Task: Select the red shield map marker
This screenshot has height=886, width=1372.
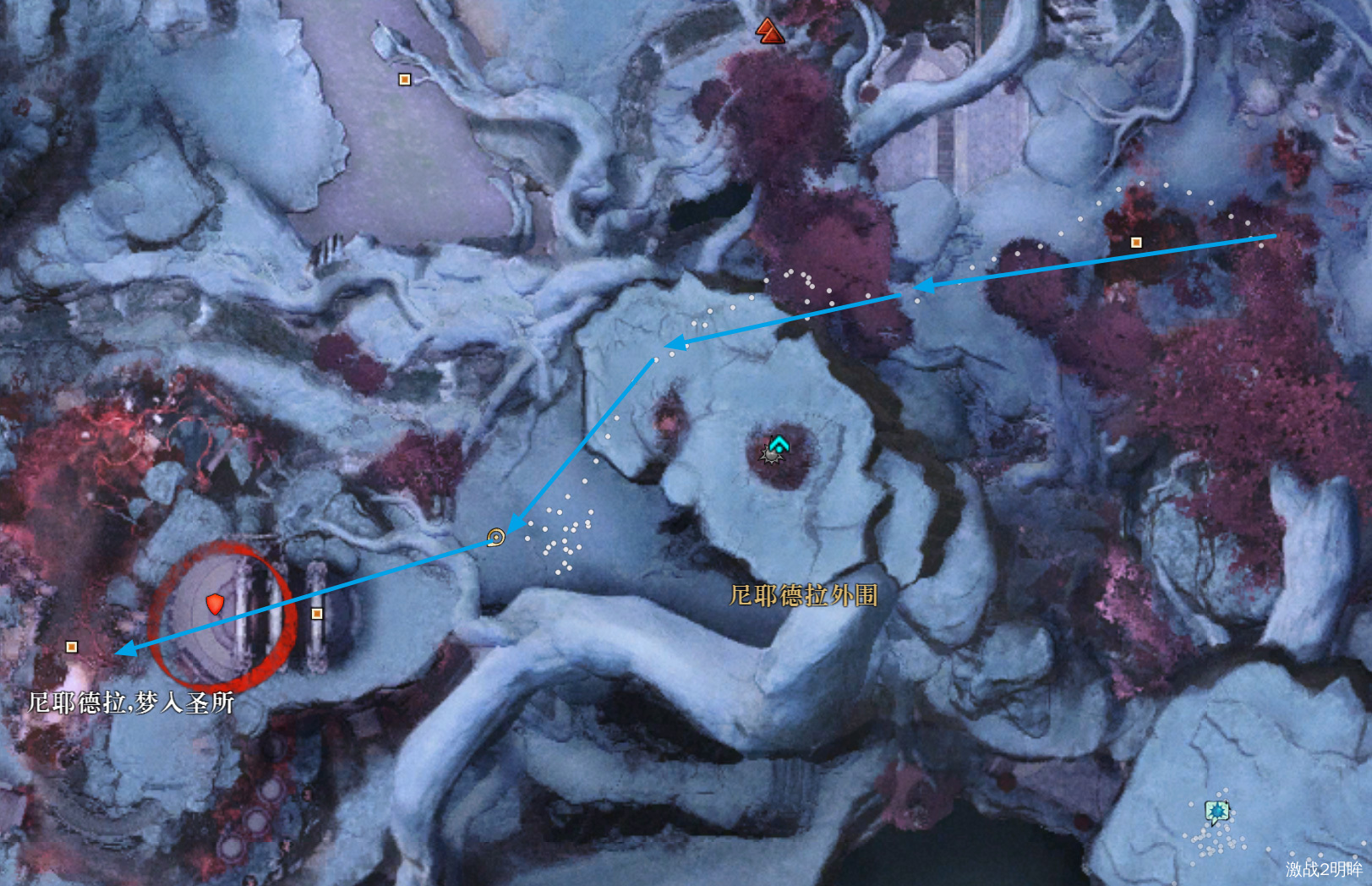Action: (216, 604)
